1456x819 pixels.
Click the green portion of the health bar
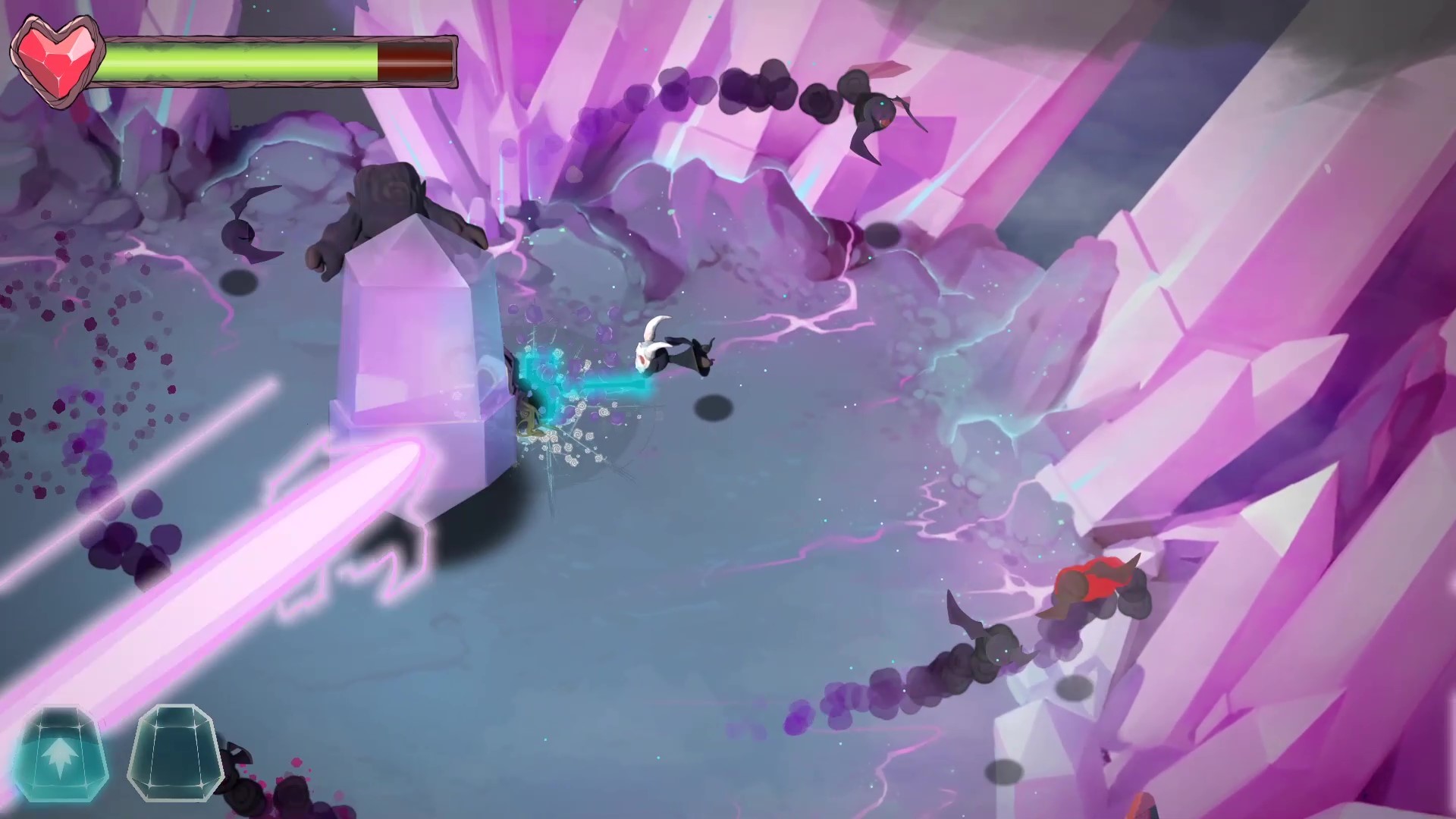(x=243, y=62)
